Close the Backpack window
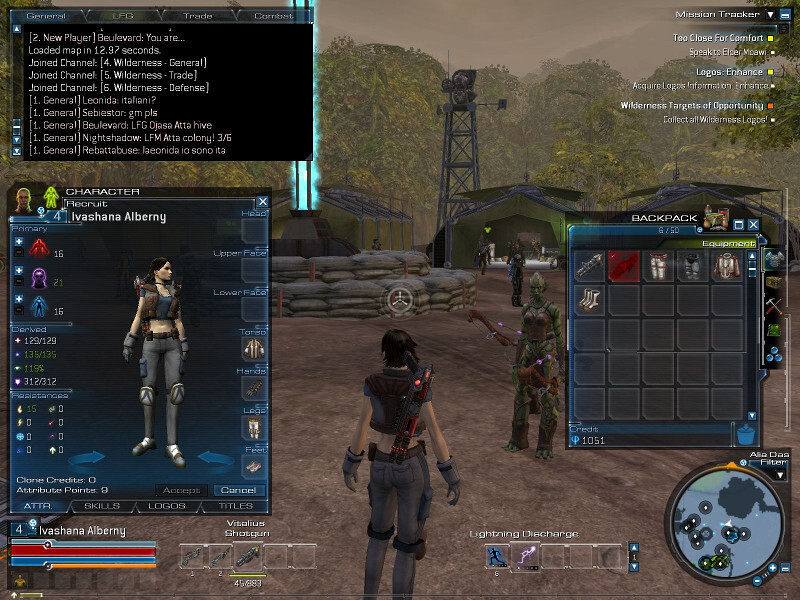This screenshot has height=600, width=800. [x=753, y=225]
